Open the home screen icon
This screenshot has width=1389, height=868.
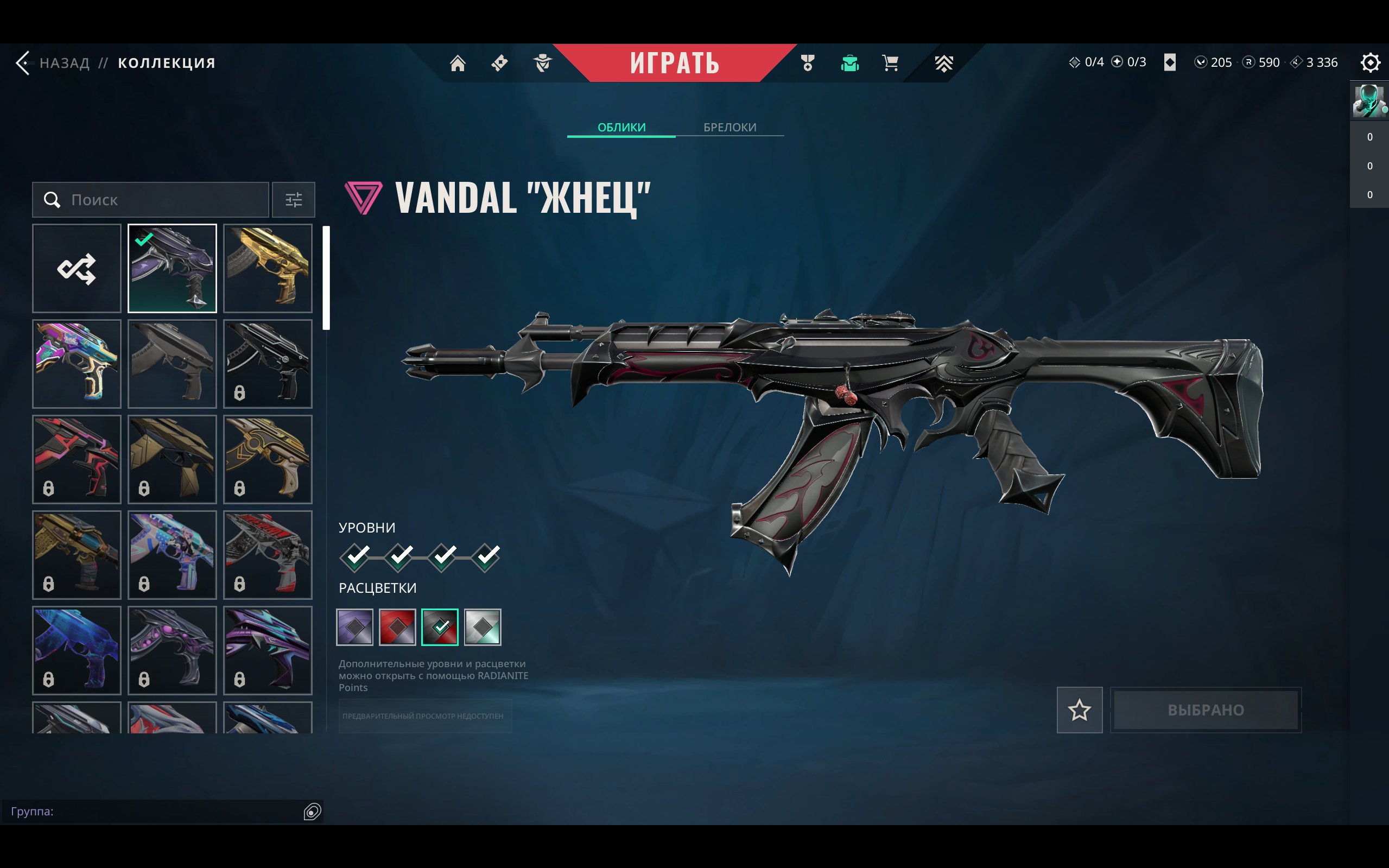coord(458,62)
